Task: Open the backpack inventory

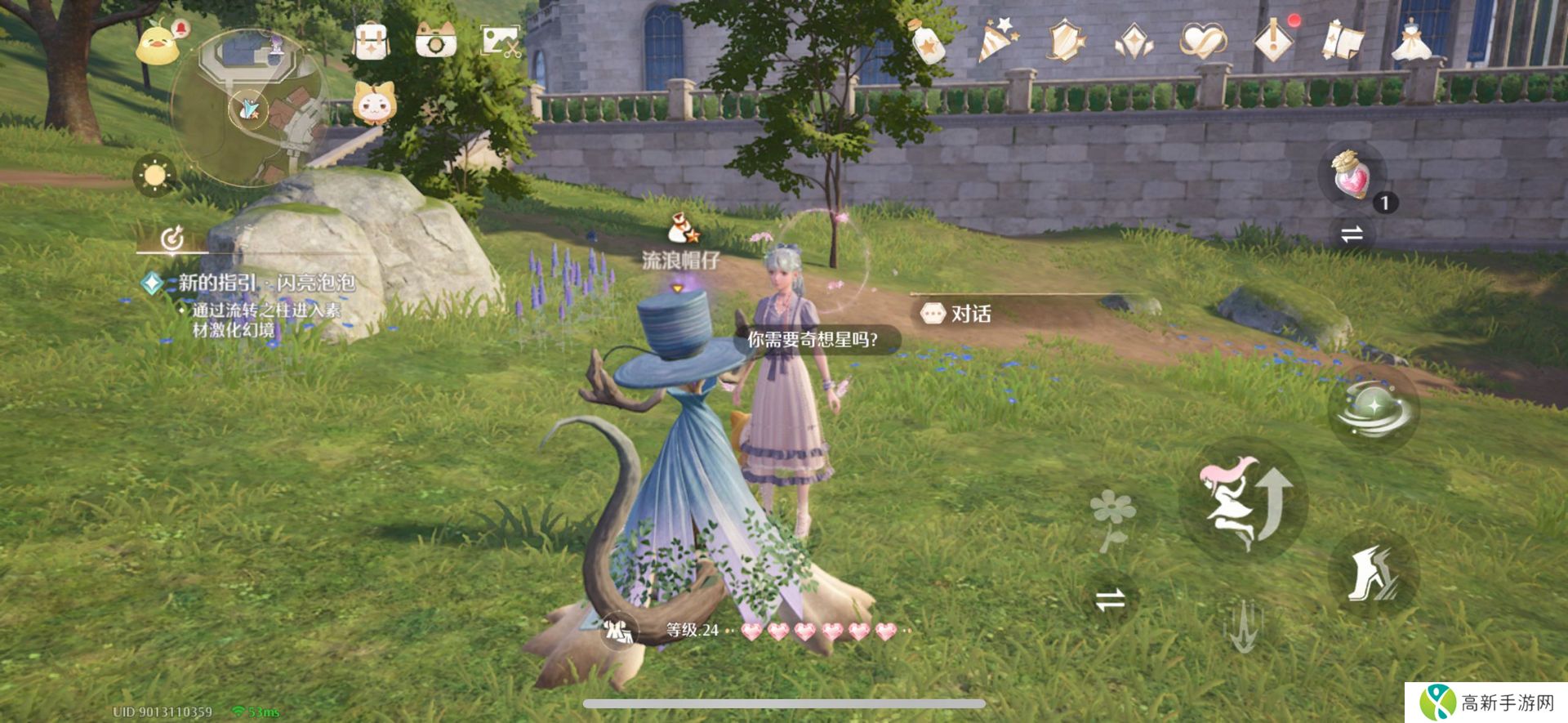Action: tap(371, 39)
